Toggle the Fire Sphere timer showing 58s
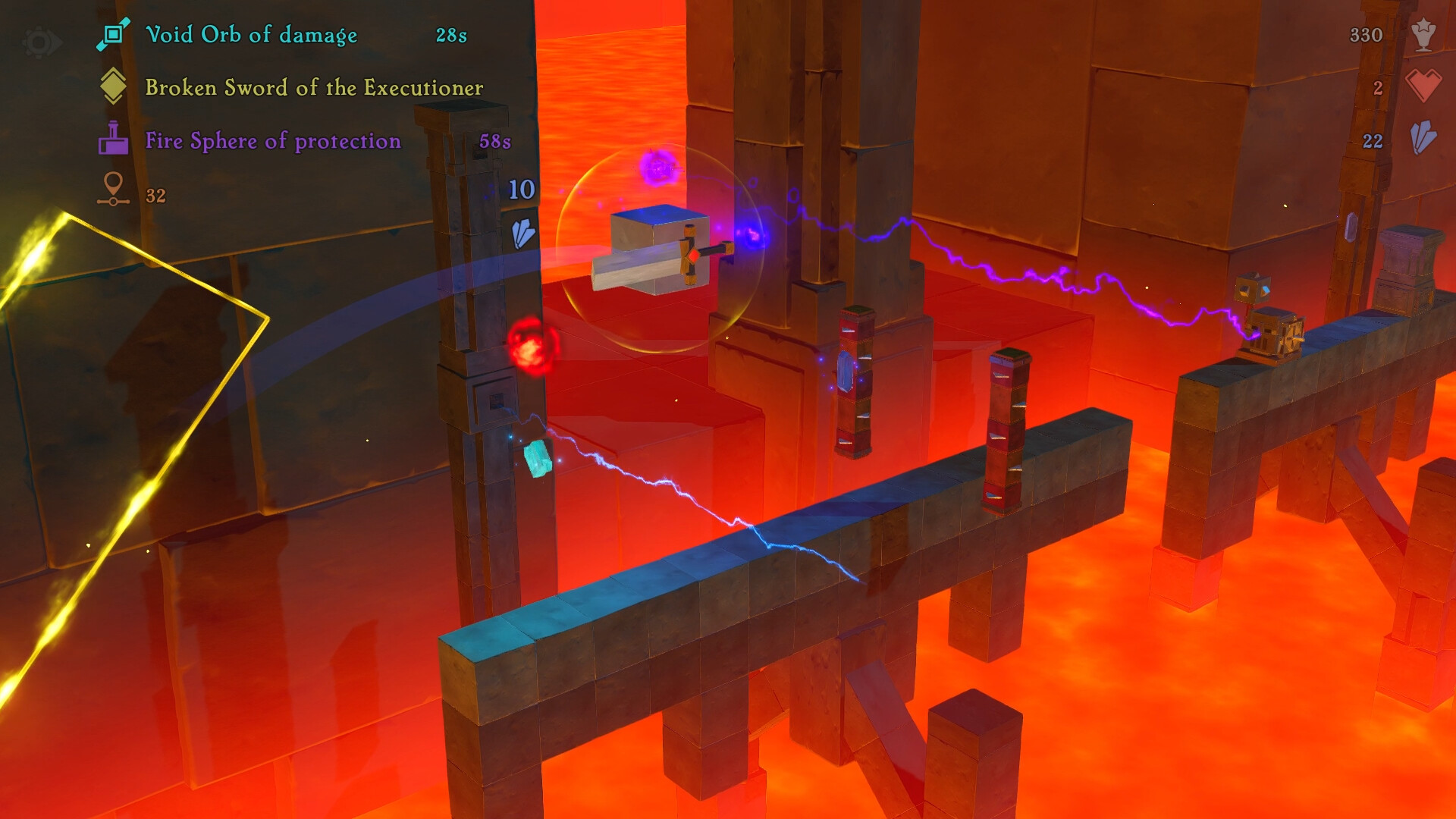This screenshot has width=1456, height=819. 494,141
